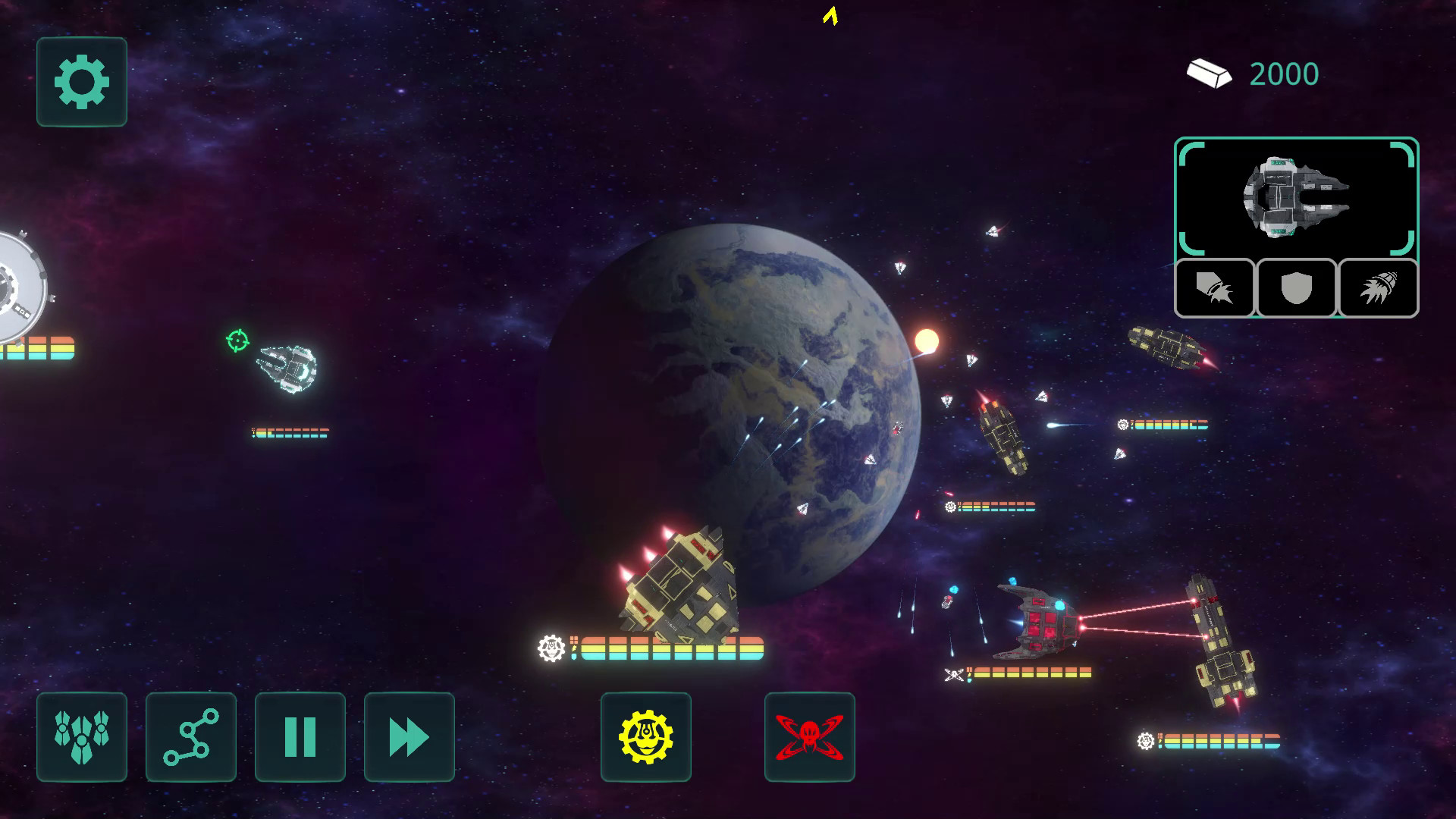This screenshot has width=1456, height=819.
Task: Click the 2000 metal resource counter
Action: point(1283,73)
